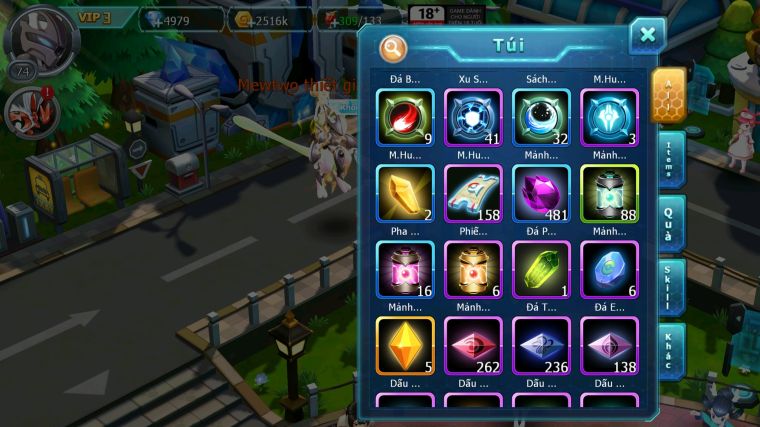The height and width of the screenshot is (427, 760).
Task: Select the blue coin item with count 41
Action: pyautogui.click(x=473, y=118)
